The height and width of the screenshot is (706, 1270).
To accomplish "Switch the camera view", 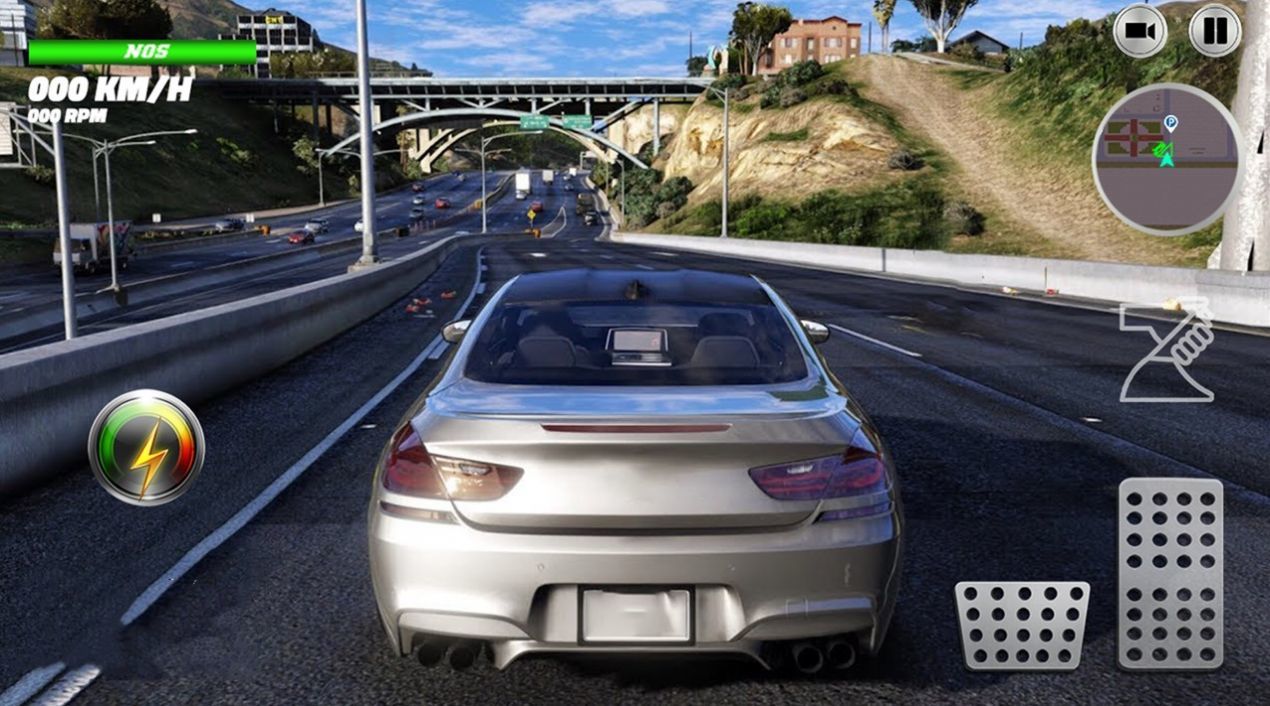I will 1140,30.
